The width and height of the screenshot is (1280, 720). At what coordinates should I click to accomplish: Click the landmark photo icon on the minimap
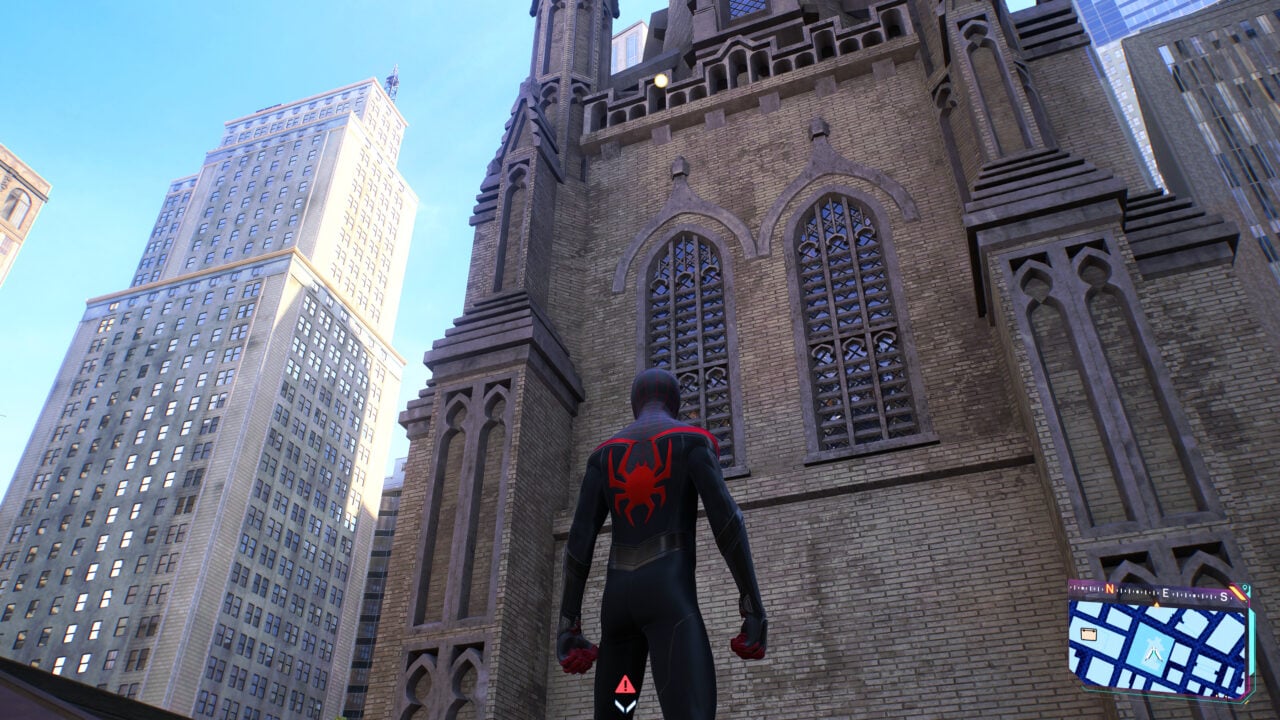(1088, 634)
